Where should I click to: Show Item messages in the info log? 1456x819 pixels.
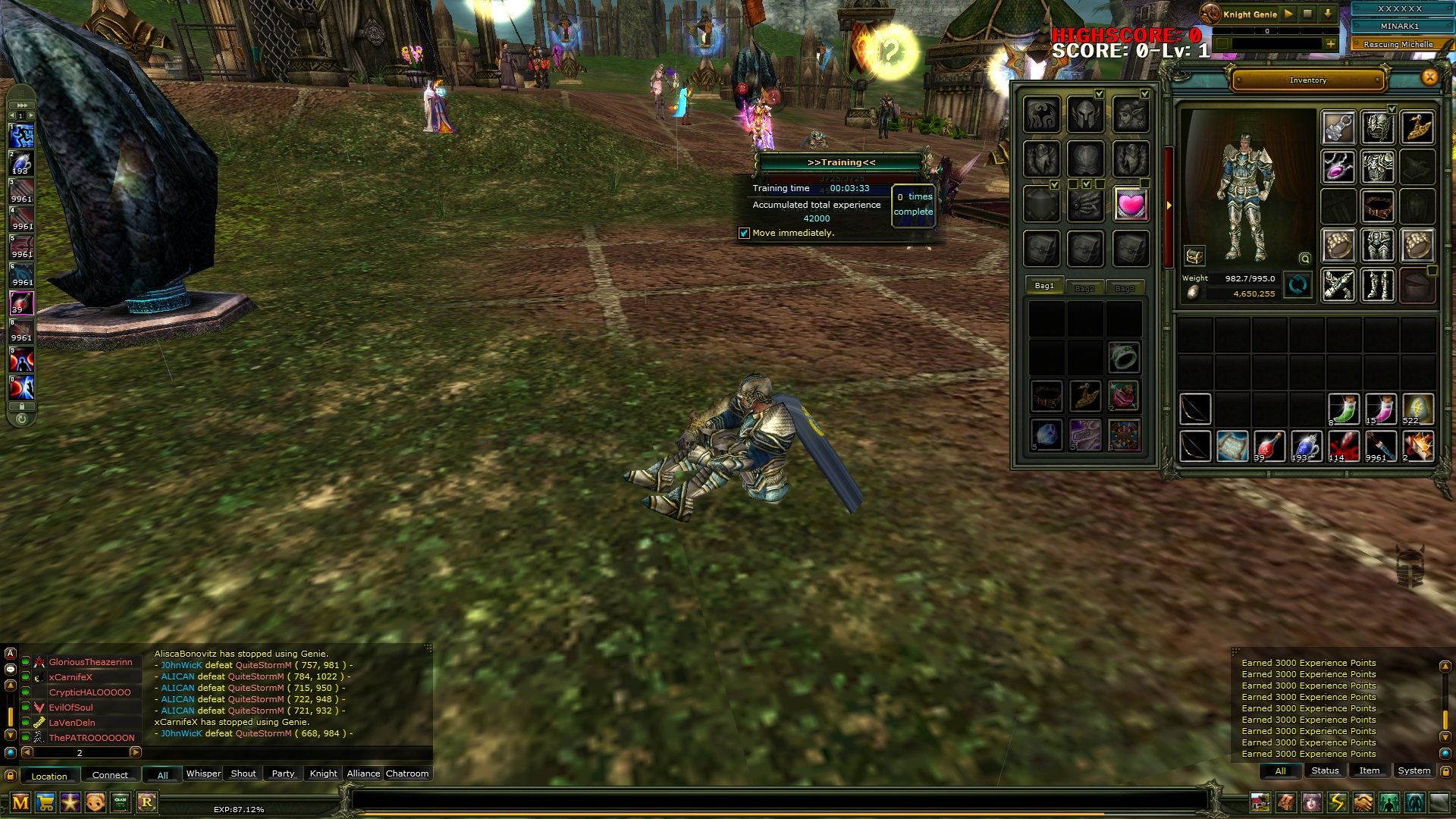click(1369, 770)
